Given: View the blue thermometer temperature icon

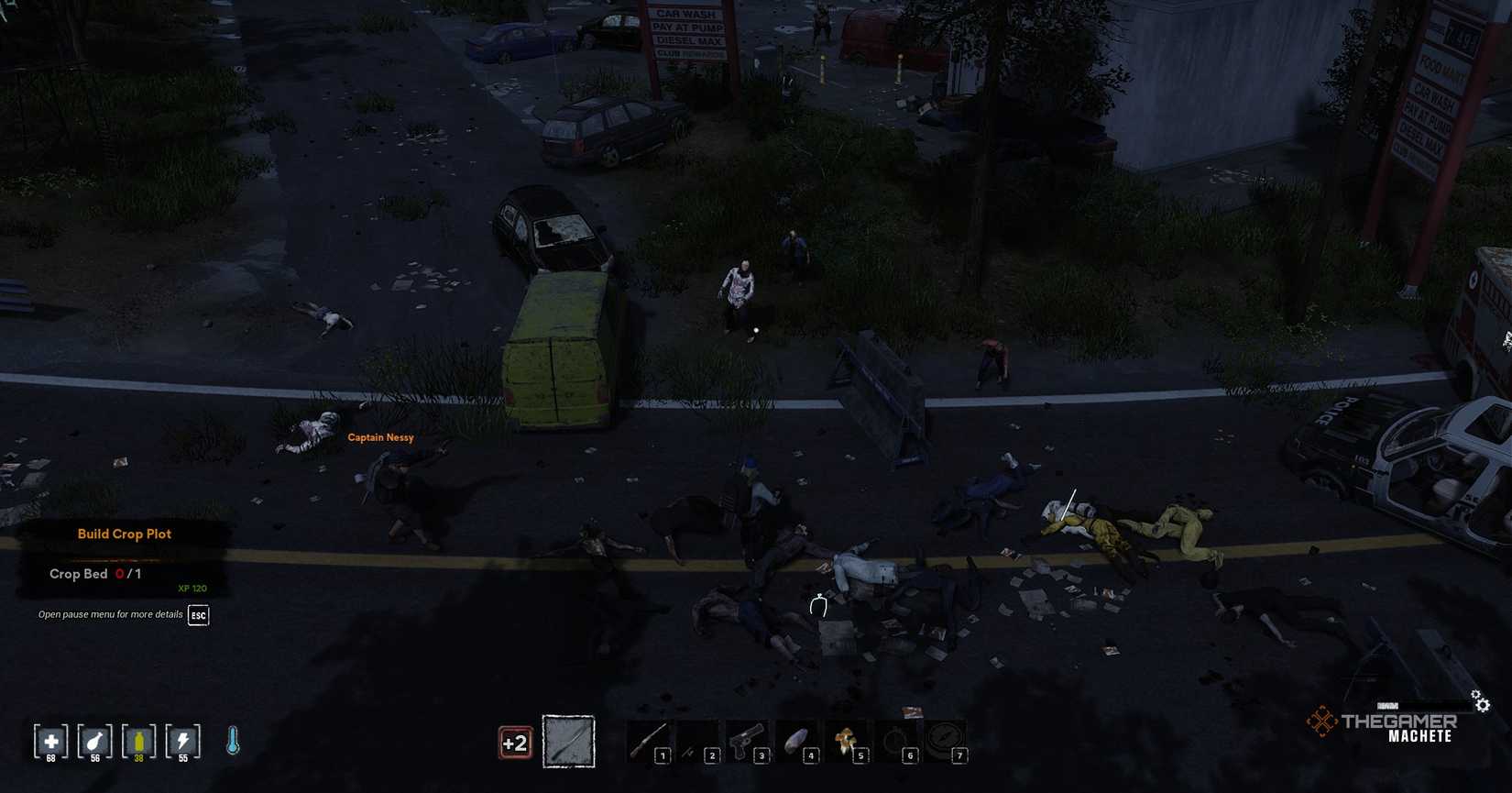Looking at the screenshot, I should [x=232, y=740].
